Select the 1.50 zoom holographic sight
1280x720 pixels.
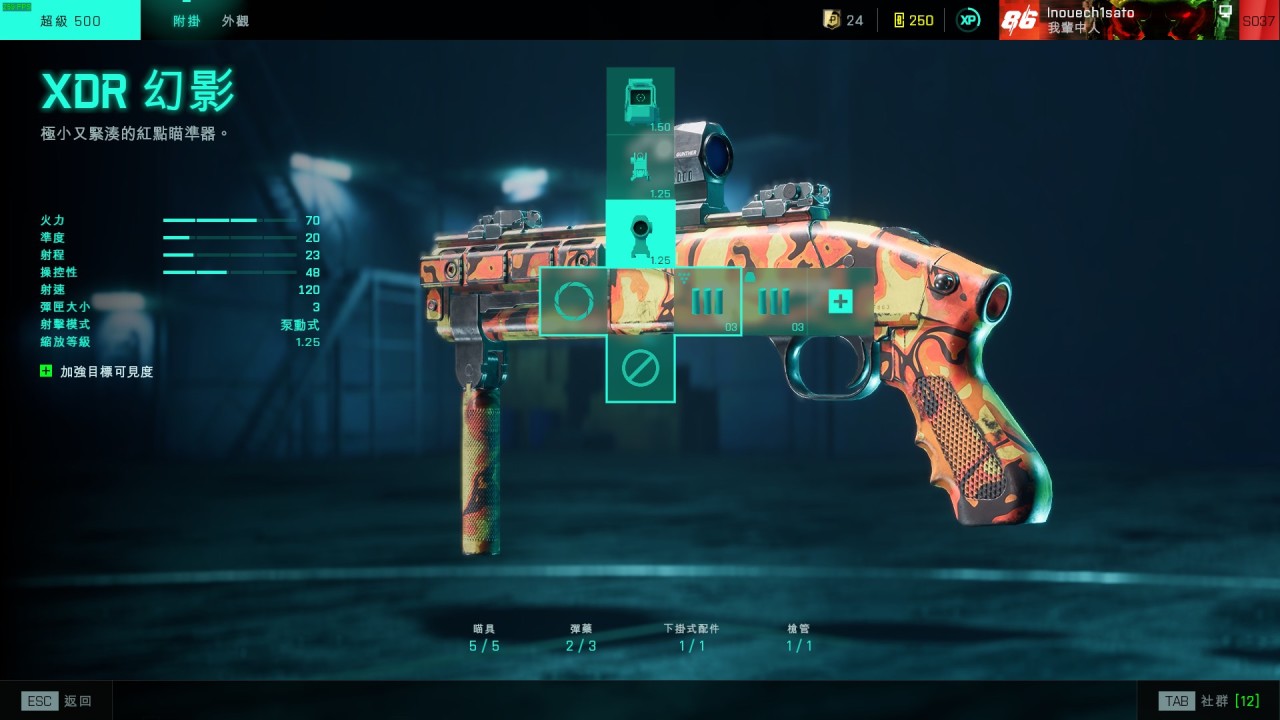(x=640, y=101)
